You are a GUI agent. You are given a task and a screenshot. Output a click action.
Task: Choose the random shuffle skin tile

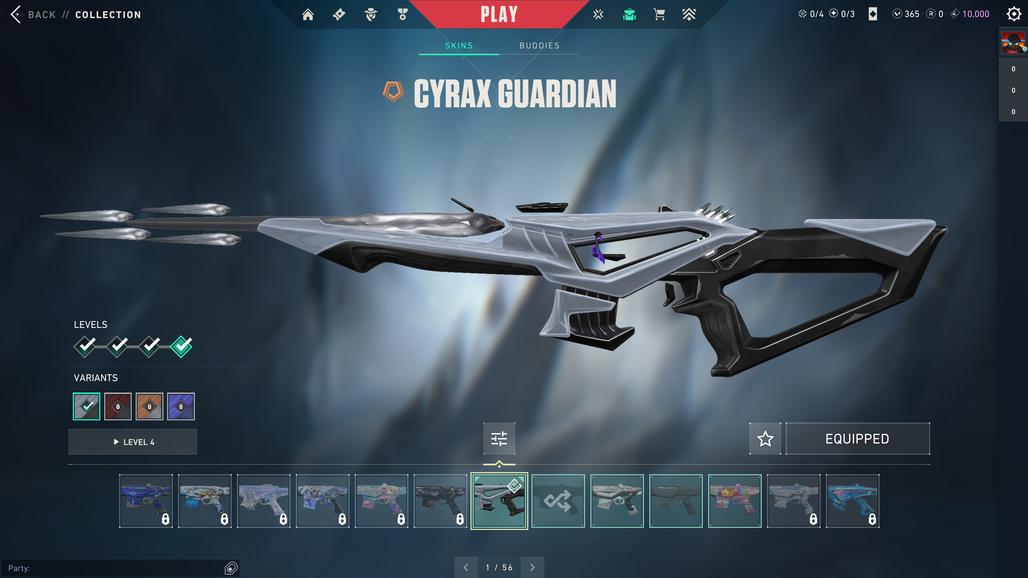tap(558, 501)
